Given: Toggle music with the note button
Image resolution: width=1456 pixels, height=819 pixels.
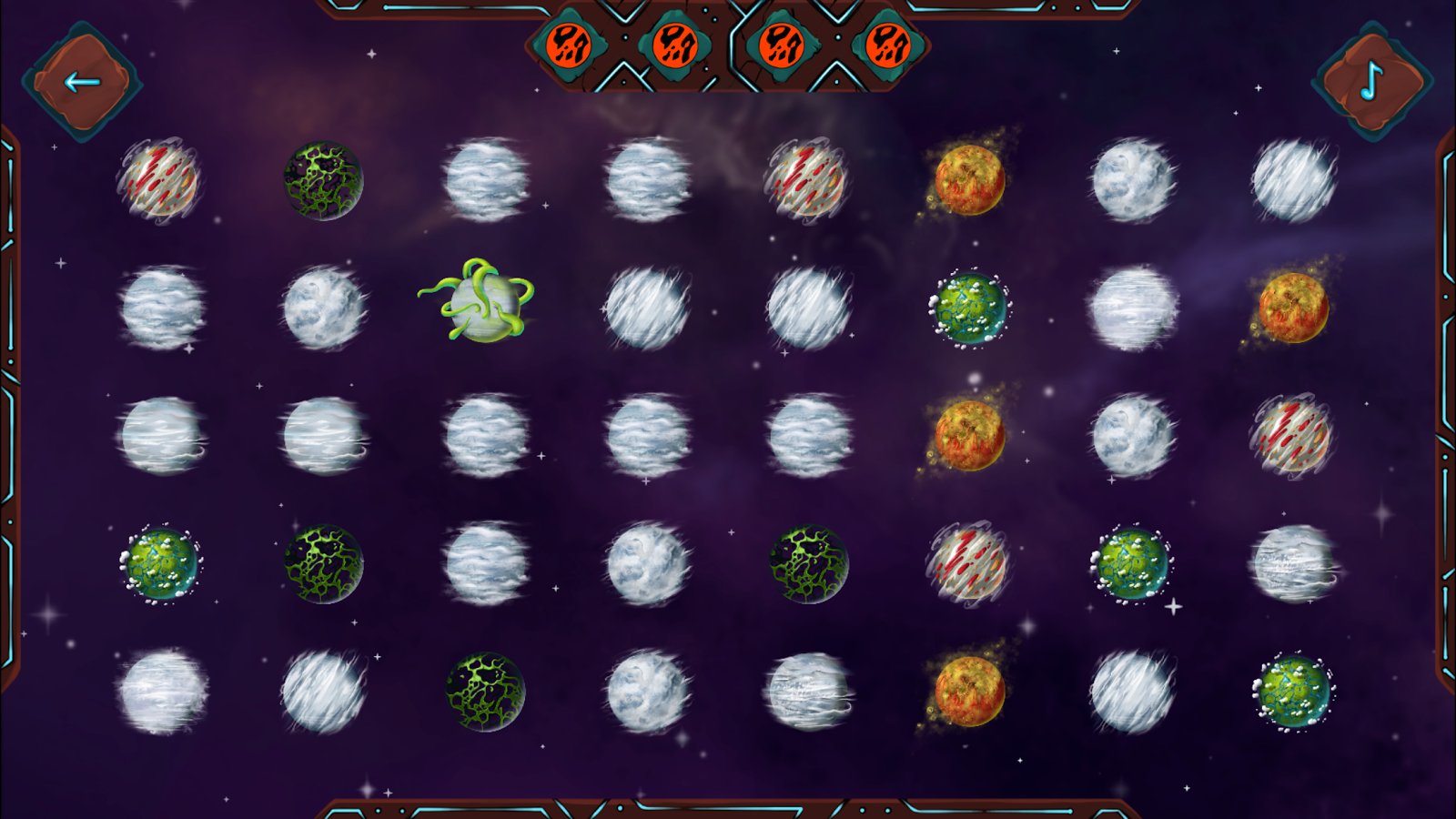Looking at the screenshot, I should [x=1372, y=83].
